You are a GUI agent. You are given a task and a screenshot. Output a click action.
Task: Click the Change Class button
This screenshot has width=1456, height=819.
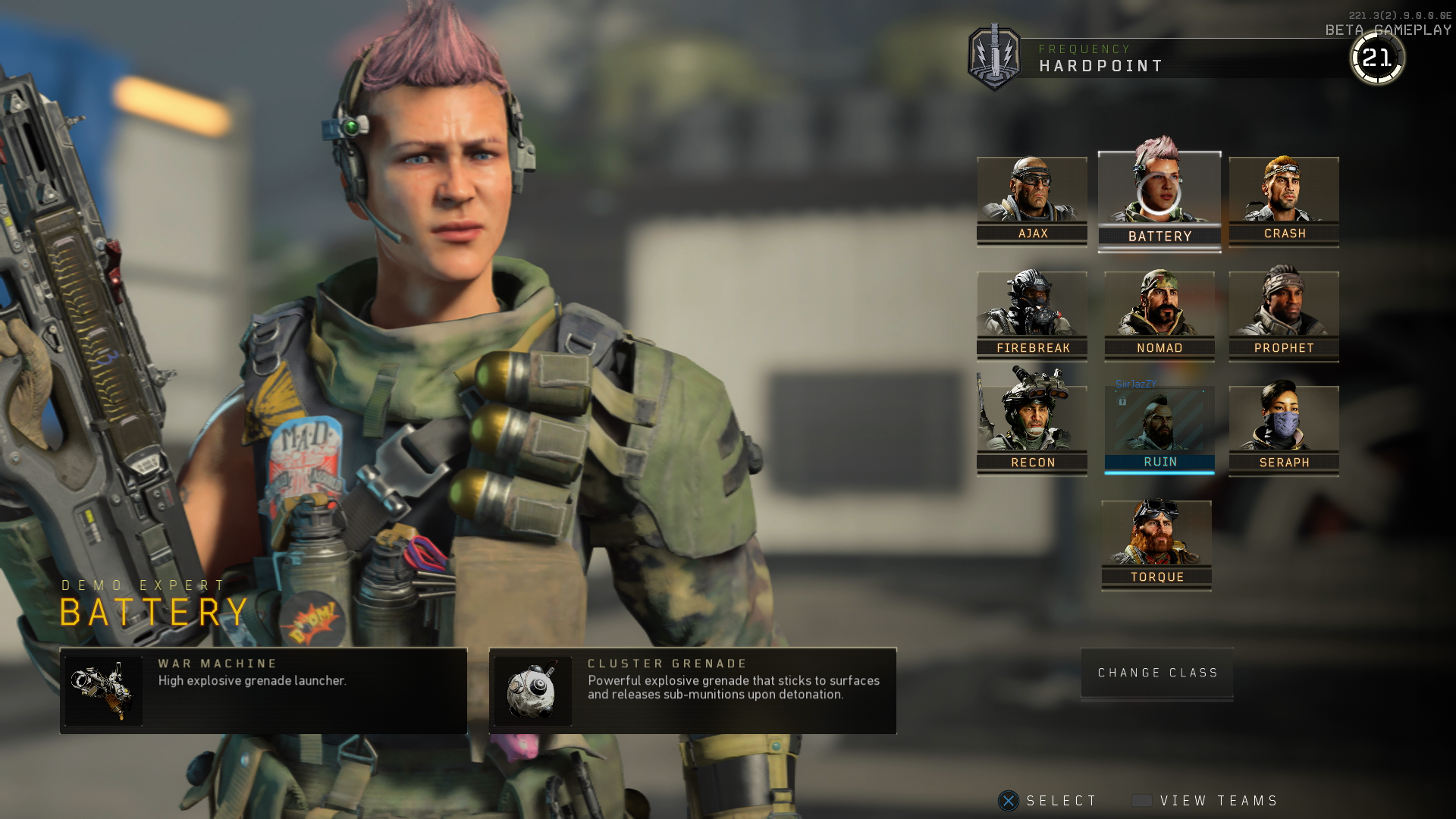point(1156,673)
